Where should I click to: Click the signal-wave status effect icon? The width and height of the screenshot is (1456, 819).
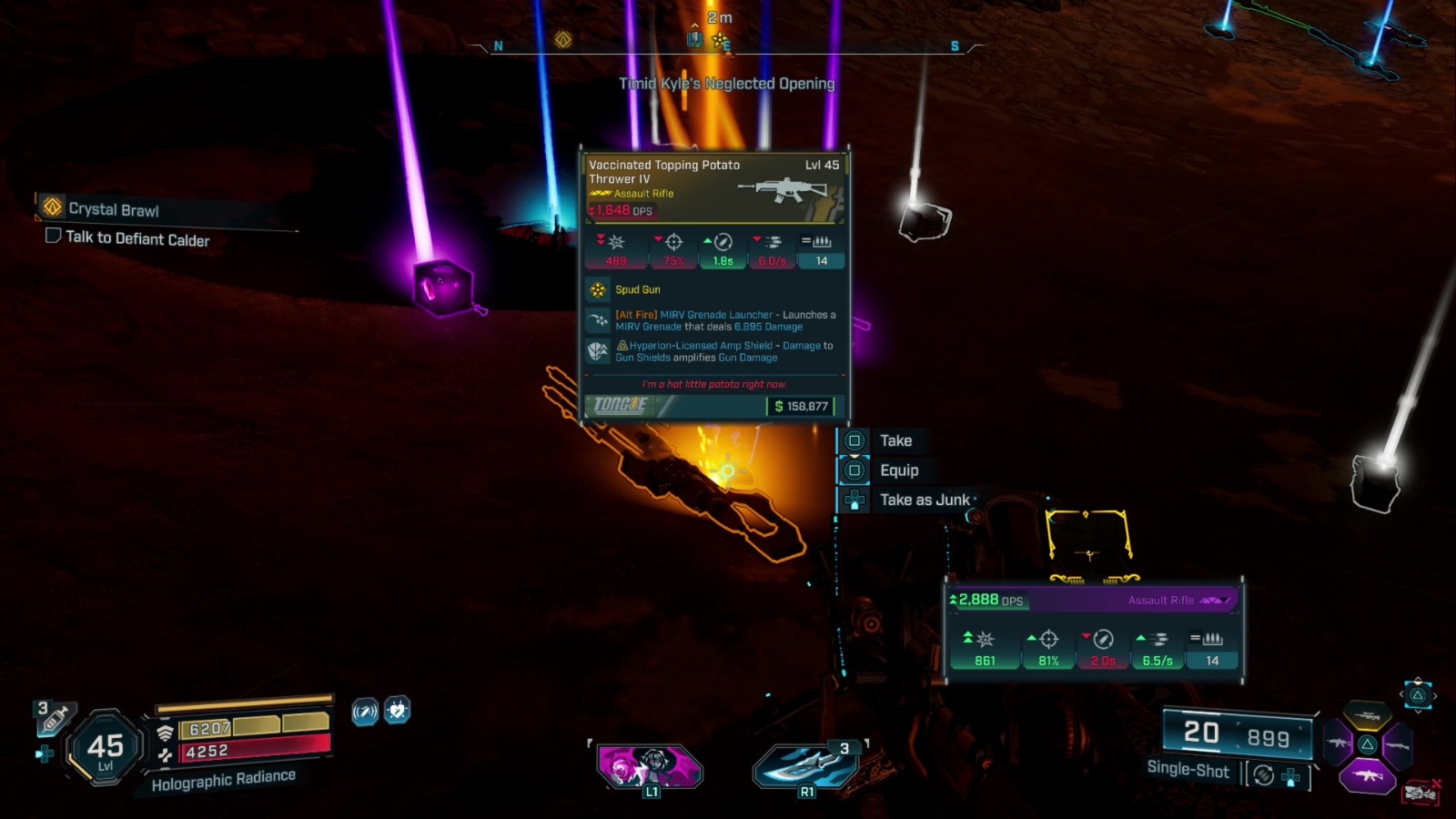(x=365, y=712)
